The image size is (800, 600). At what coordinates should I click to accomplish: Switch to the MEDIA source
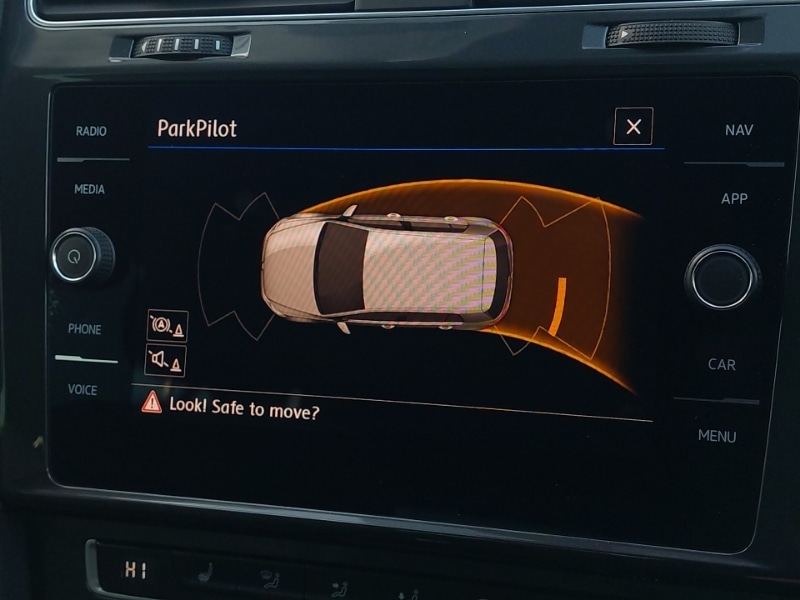[89, 189]
